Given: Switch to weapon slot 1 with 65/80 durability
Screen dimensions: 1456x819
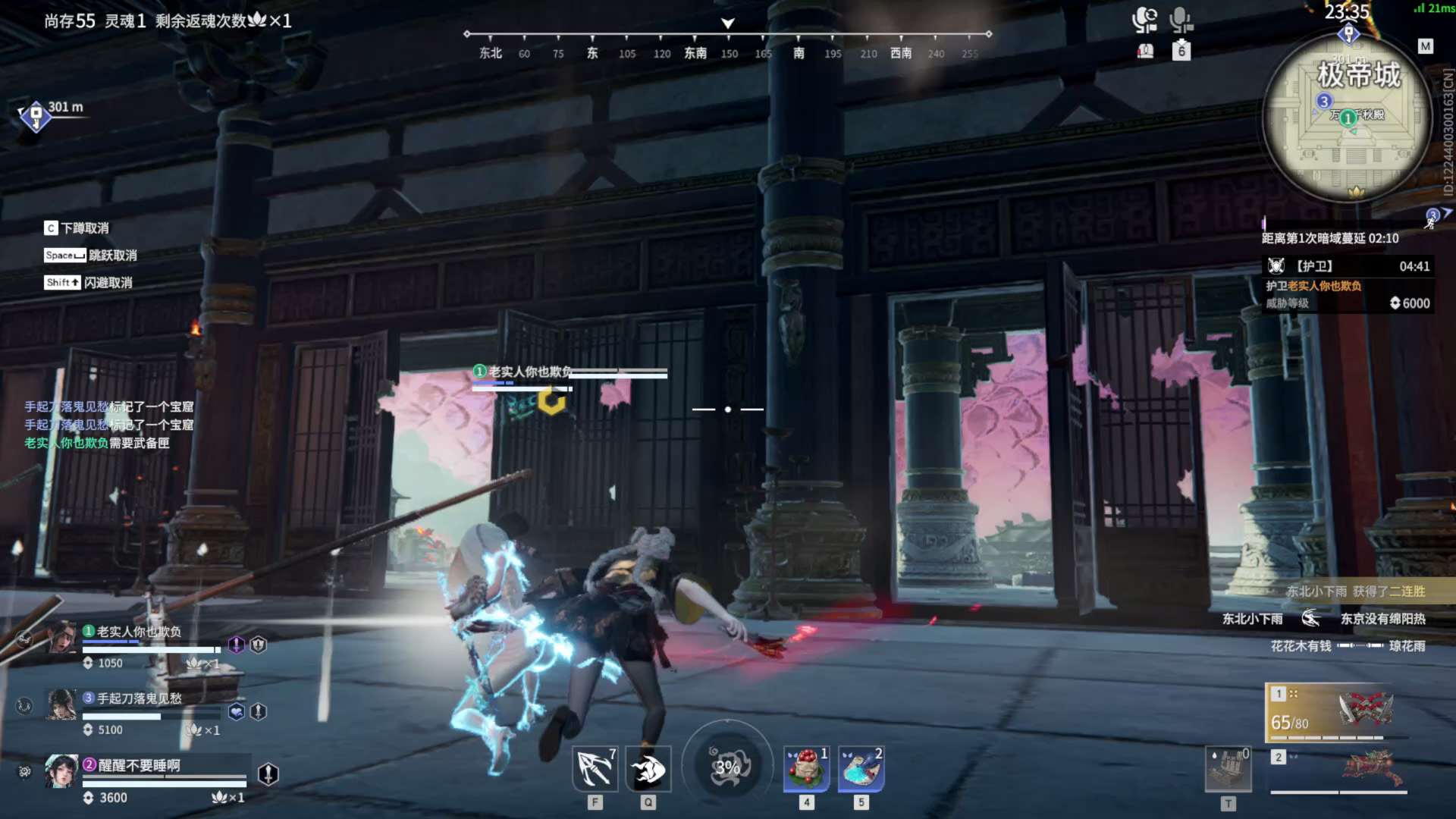Looking at the screenshot, I should (x=1338, y=711).
